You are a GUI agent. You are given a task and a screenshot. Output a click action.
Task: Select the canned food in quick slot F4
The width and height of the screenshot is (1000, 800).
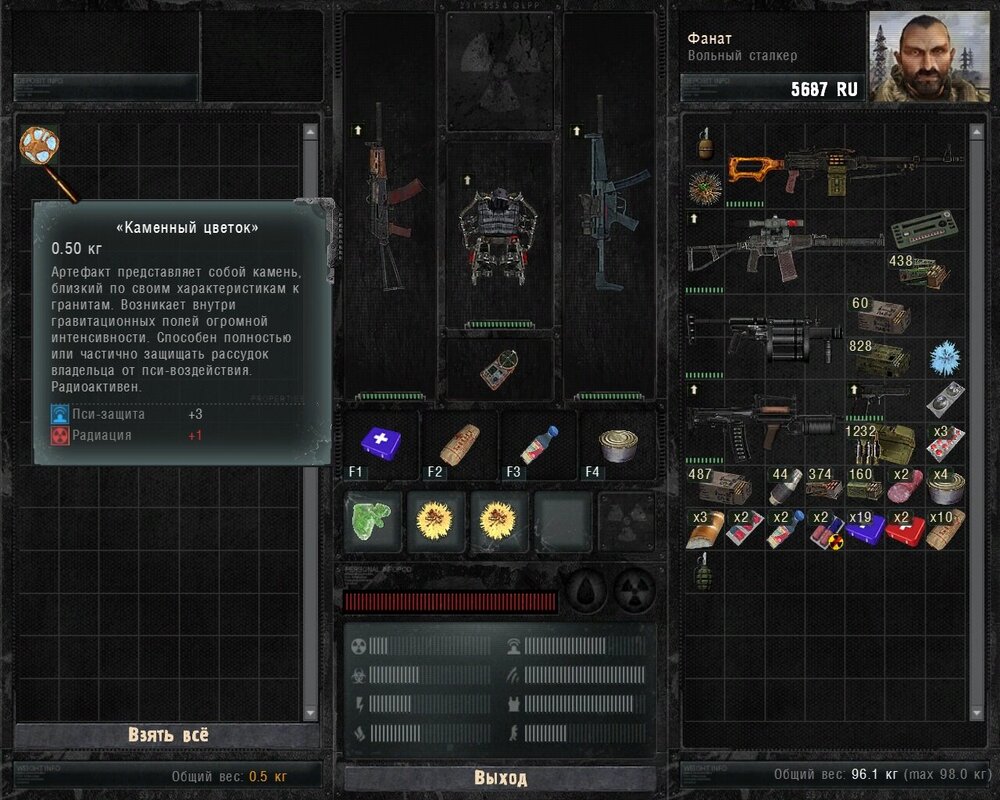coord(619,441)
